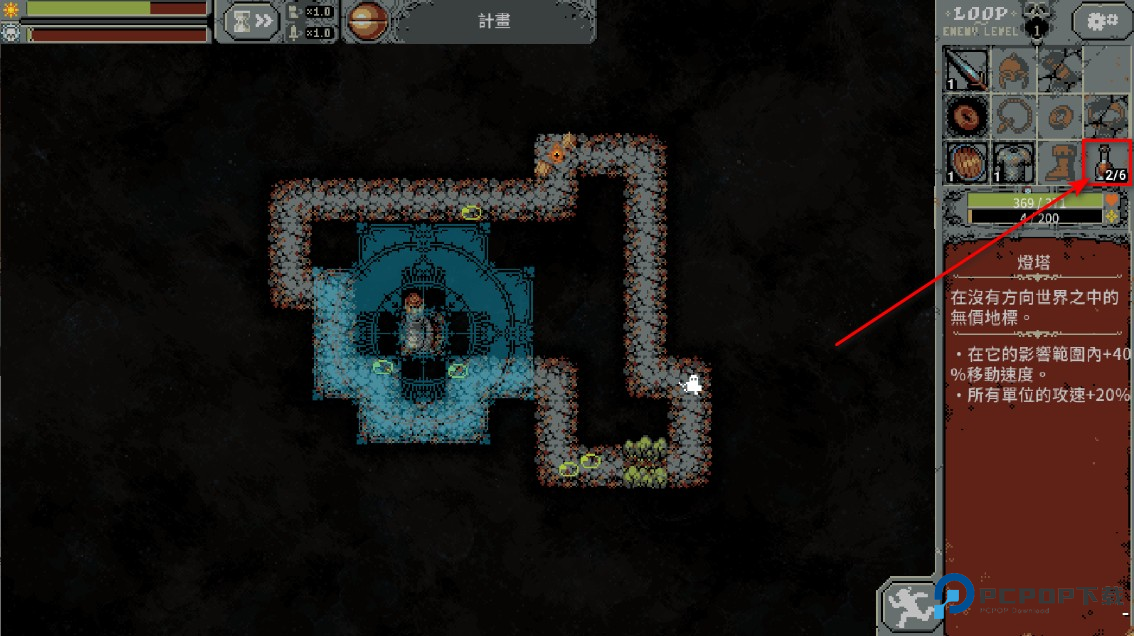This screenshot has width=1134, height=636.
Task: Choose the chest armor slot
Action: 1012,162
